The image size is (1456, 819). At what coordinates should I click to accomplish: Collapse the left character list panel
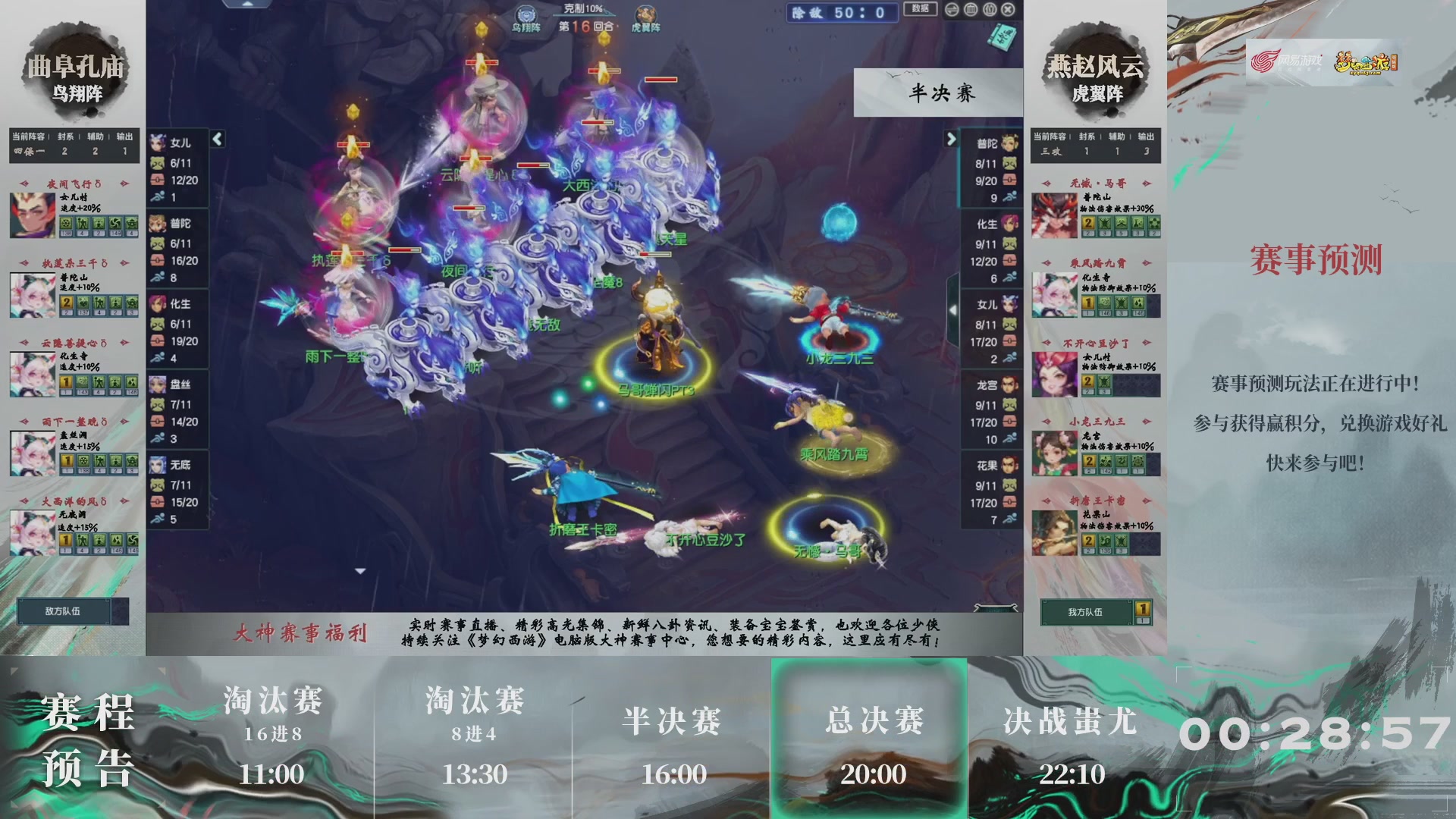coord(216,138)
